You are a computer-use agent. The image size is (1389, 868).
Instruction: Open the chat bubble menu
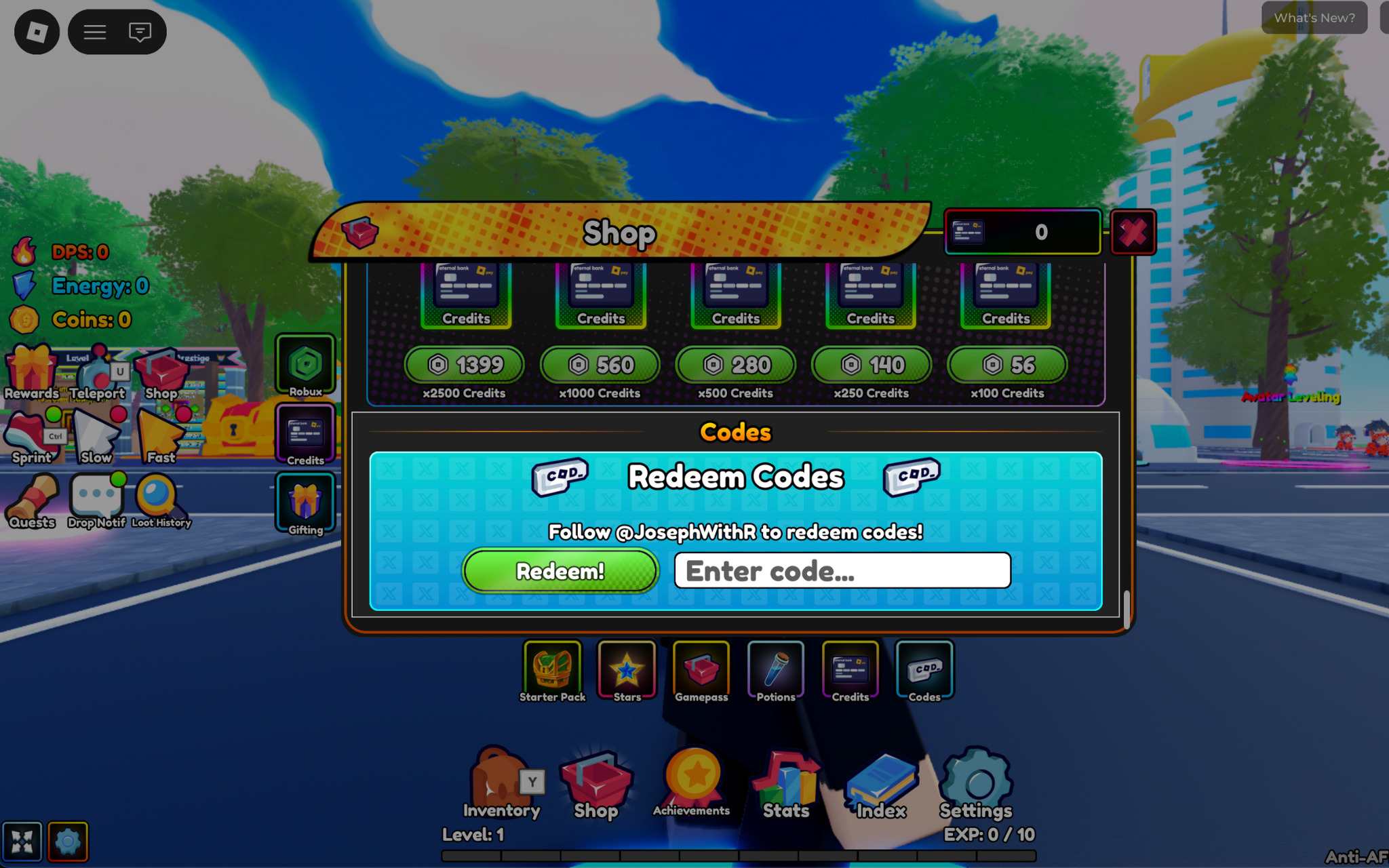pos(140,31)
